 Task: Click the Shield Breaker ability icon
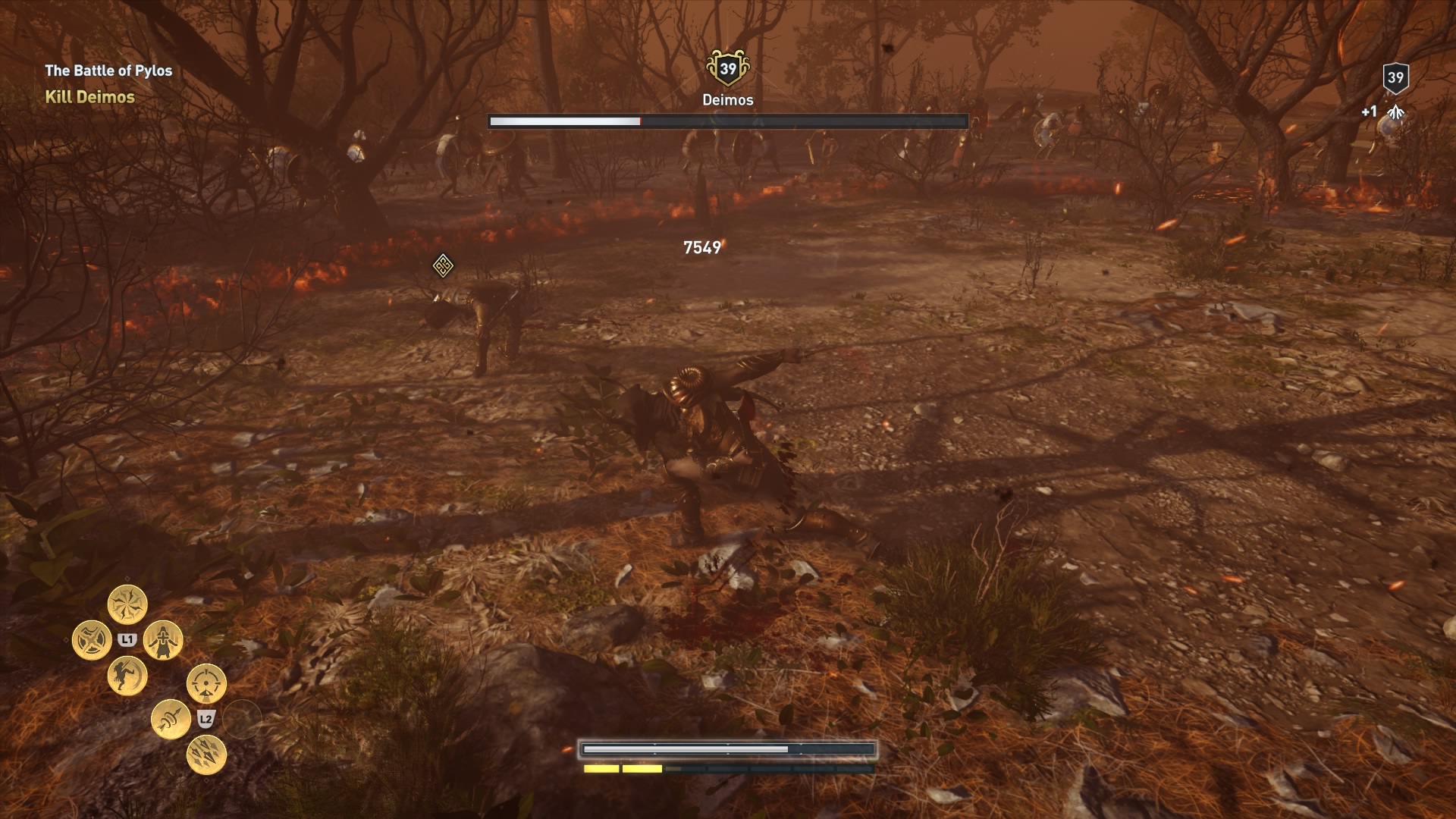click(92, 639)
